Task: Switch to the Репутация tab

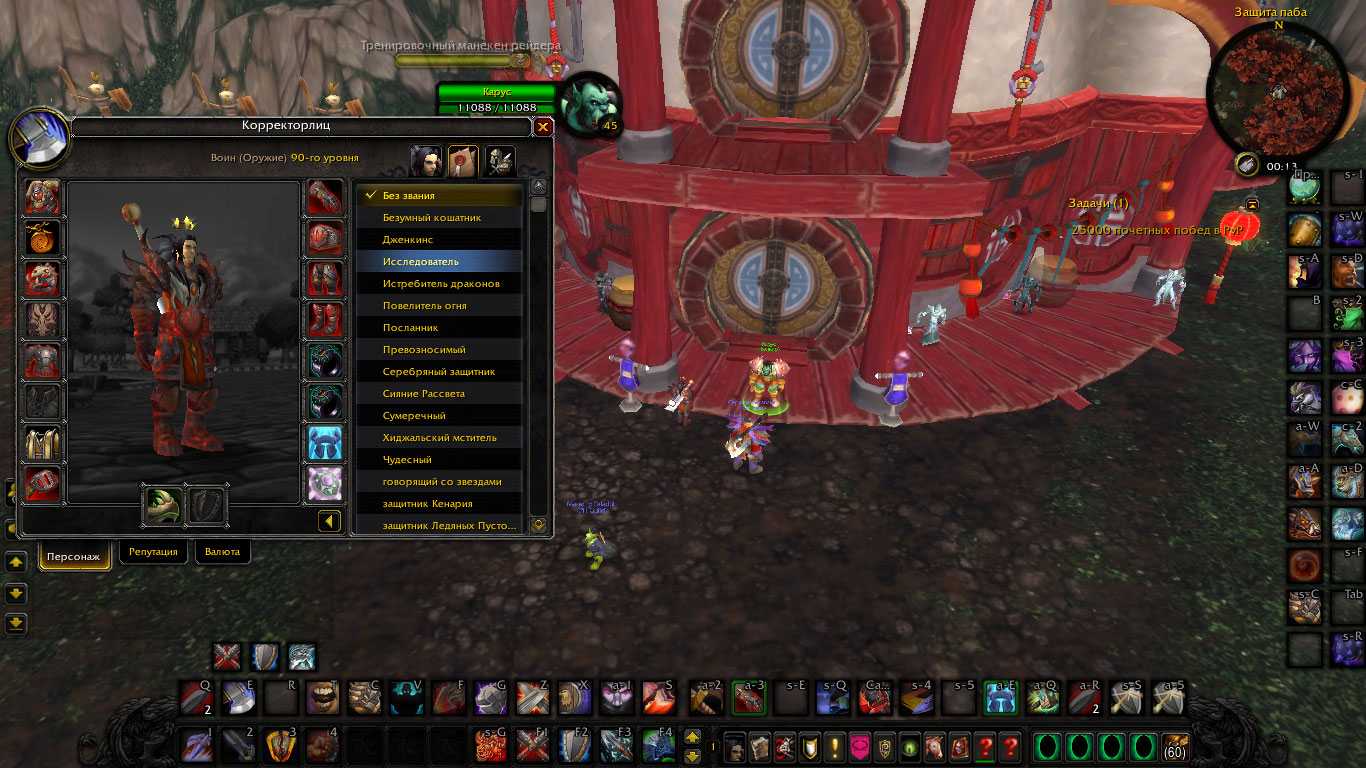Action: 154,552
